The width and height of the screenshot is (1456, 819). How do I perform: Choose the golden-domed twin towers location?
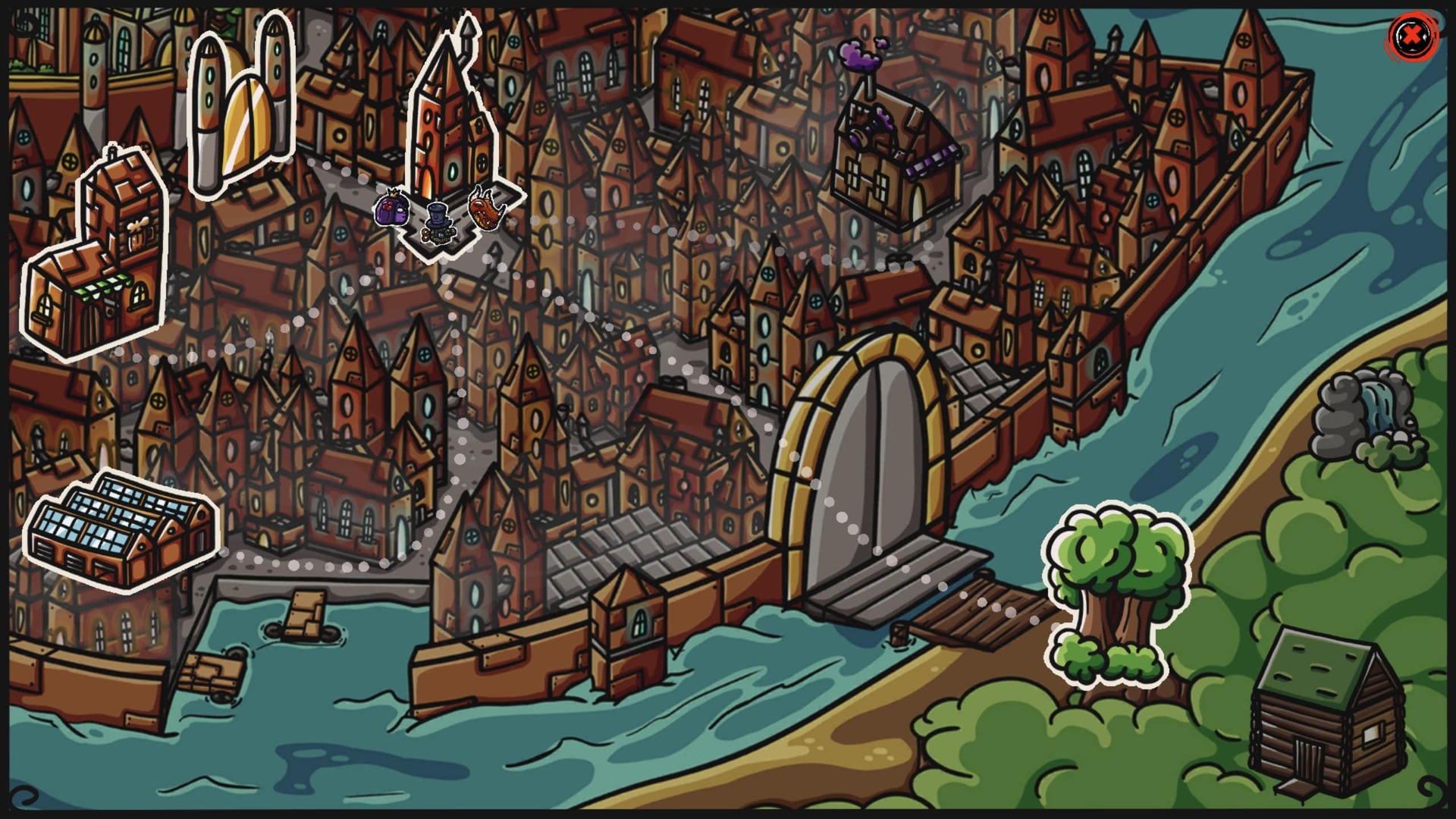pyautogui.click(x=240, y=105)
